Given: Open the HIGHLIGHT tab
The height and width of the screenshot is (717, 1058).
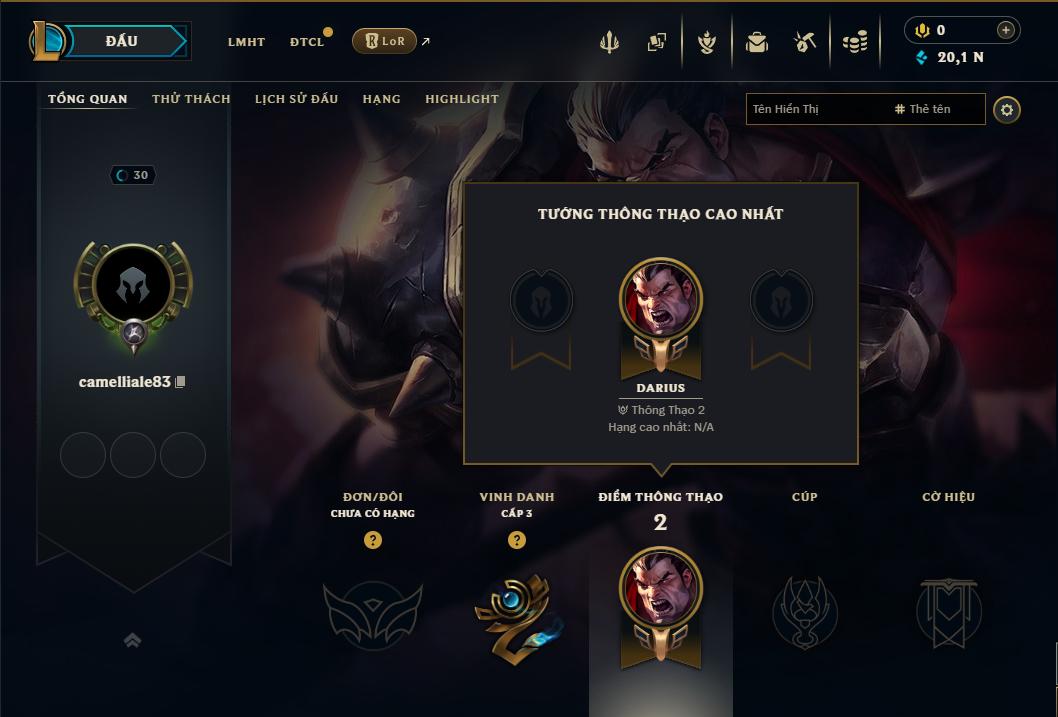Looking at the screenshot, I should click(461, 99).
